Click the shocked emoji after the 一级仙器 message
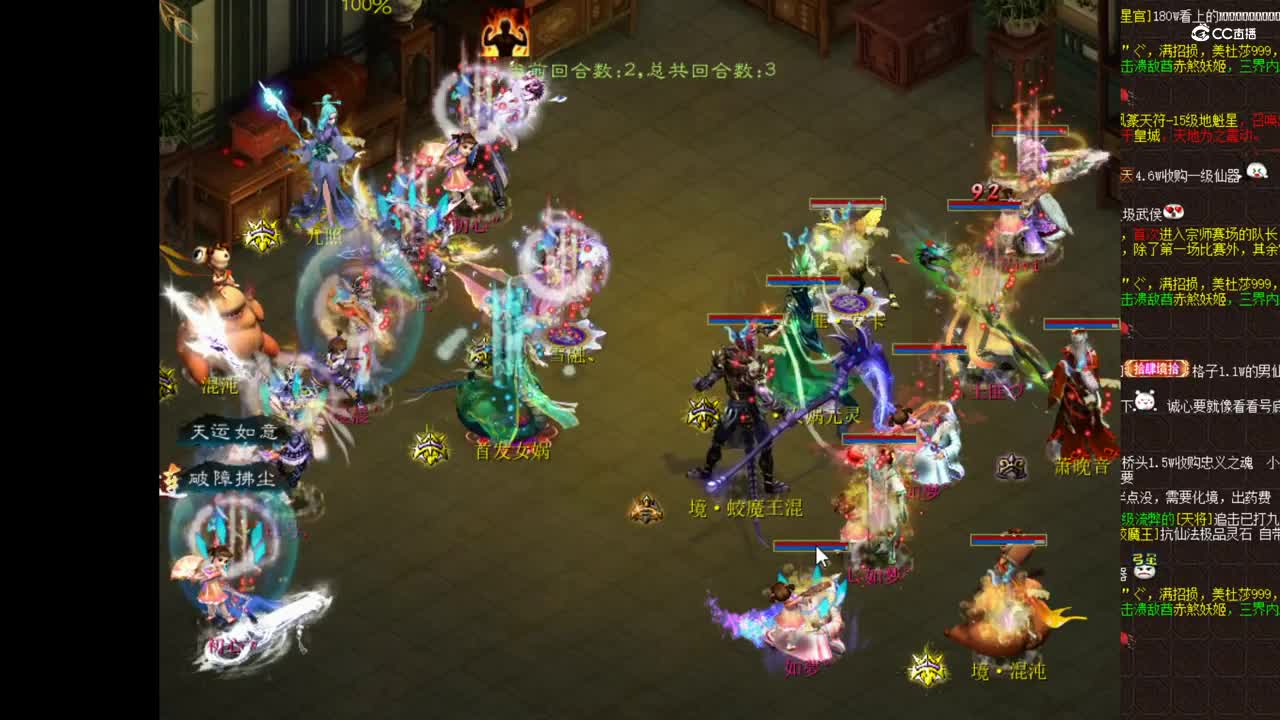The width and height of the screenshot is (1280, 720). (1253, 173)
